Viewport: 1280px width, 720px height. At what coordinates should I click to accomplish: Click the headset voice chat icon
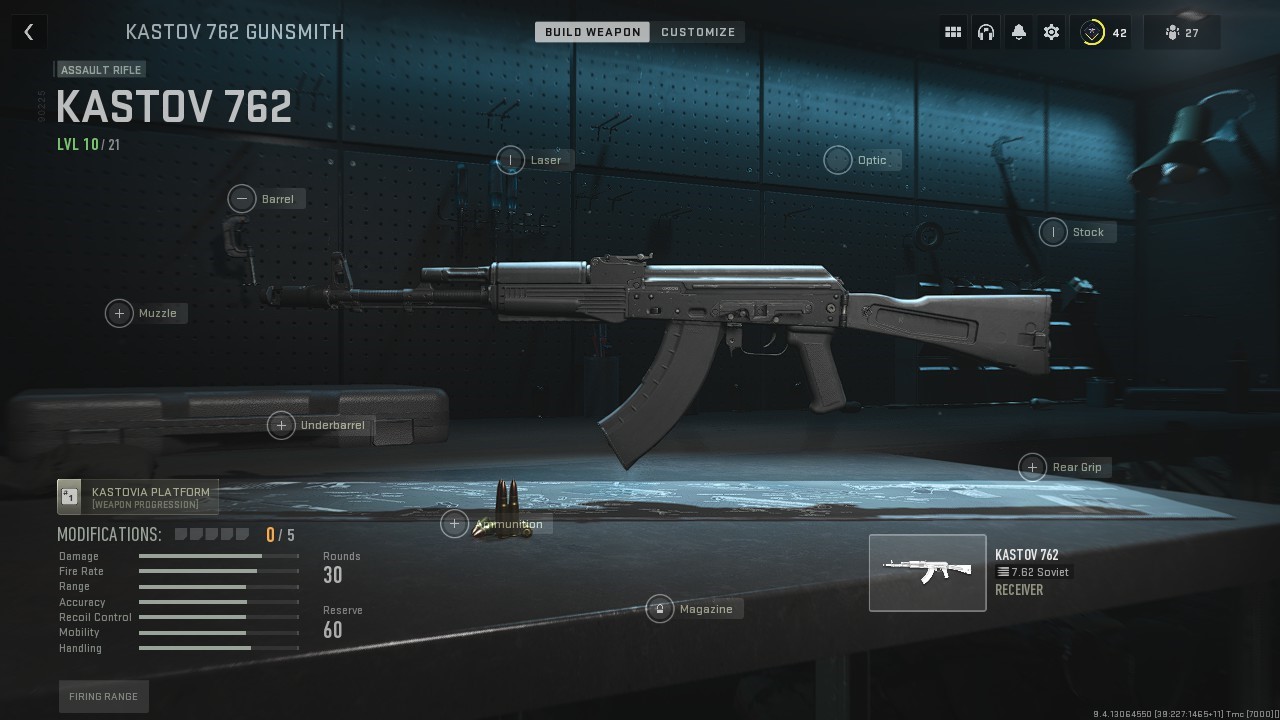[986, 32]
